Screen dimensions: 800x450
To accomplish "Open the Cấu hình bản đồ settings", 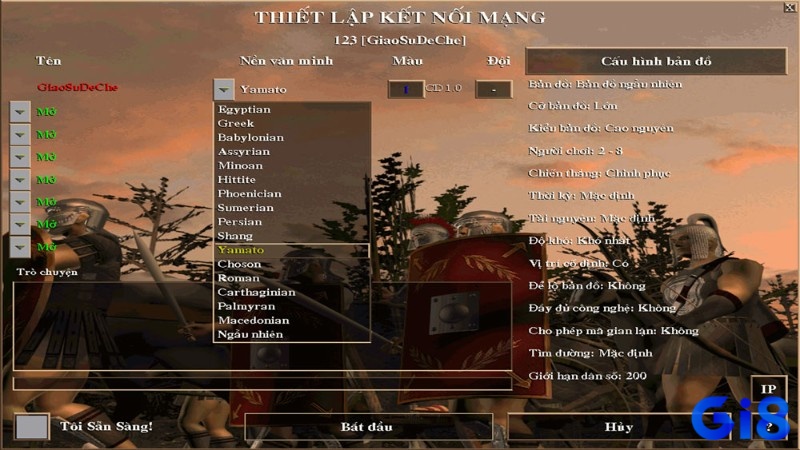I will tap(656, 61).
